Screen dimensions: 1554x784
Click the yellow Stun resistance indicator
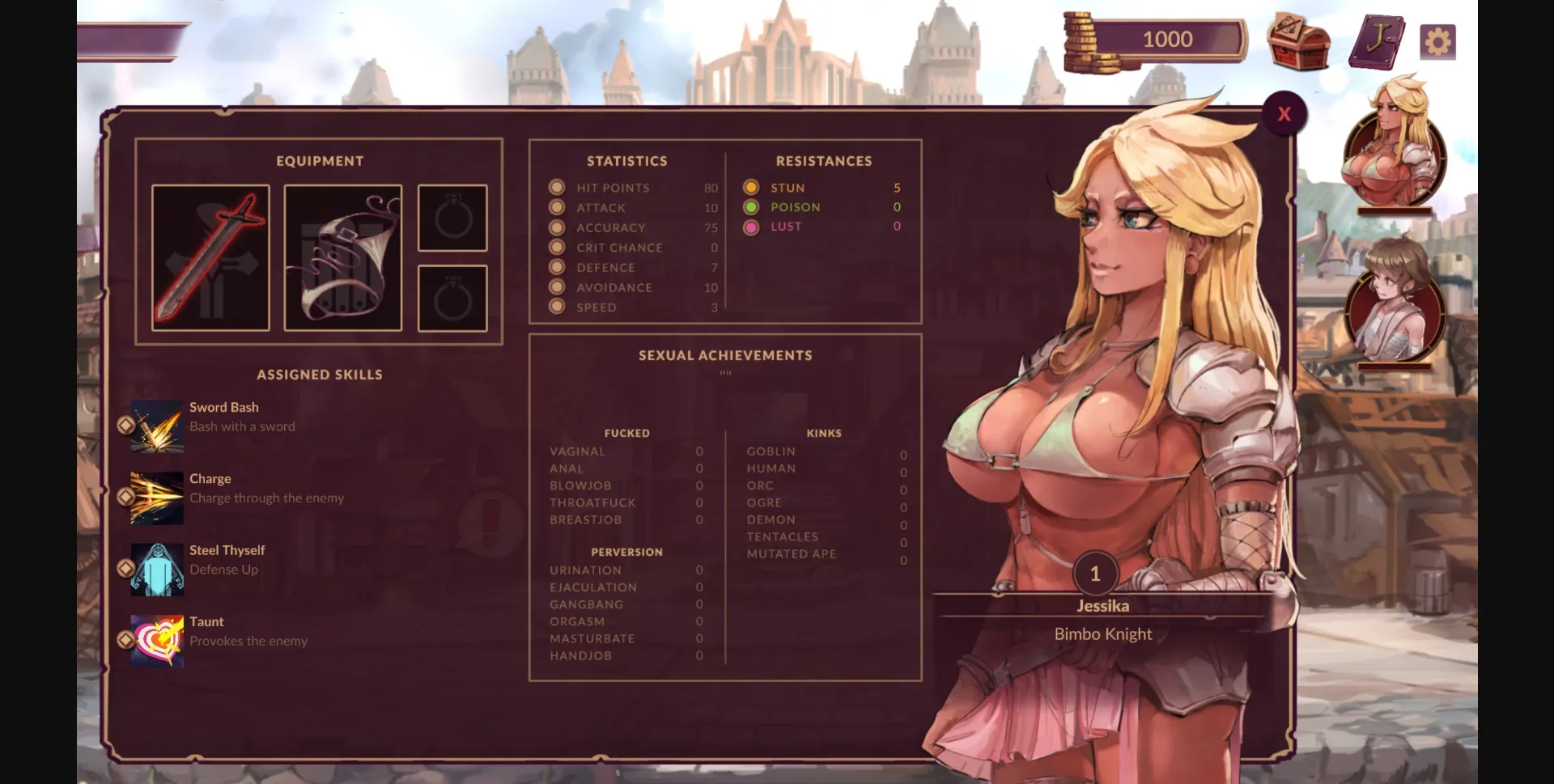coord(751,186)
